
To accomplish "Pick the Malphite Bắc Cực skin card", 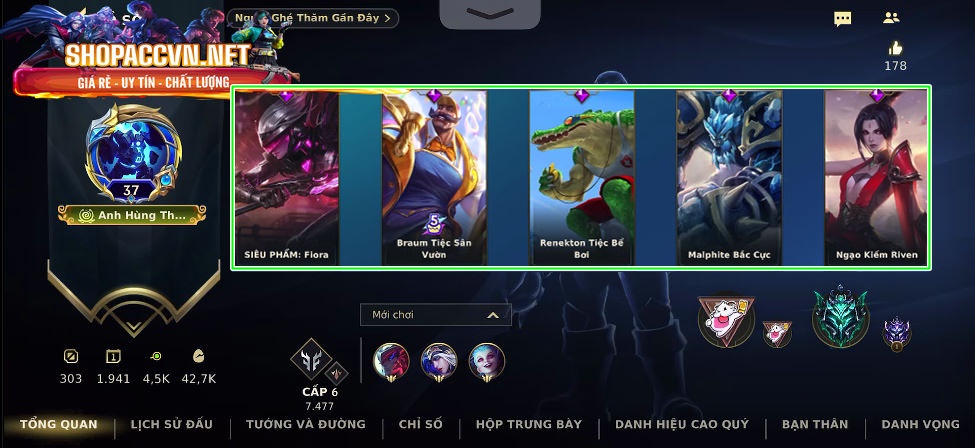I will [x=728, y=178].
